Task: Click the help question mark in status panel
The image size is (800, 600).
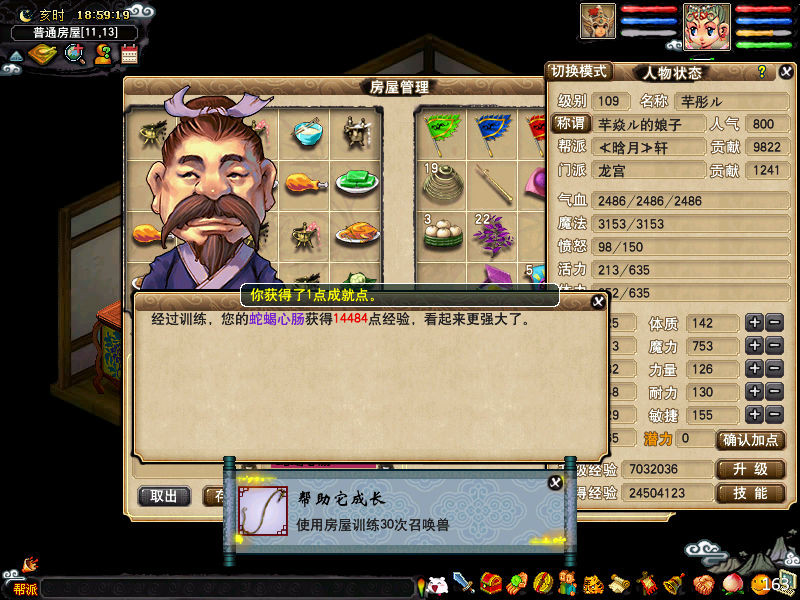Action: pyautogui.click(x=762, y=72)
